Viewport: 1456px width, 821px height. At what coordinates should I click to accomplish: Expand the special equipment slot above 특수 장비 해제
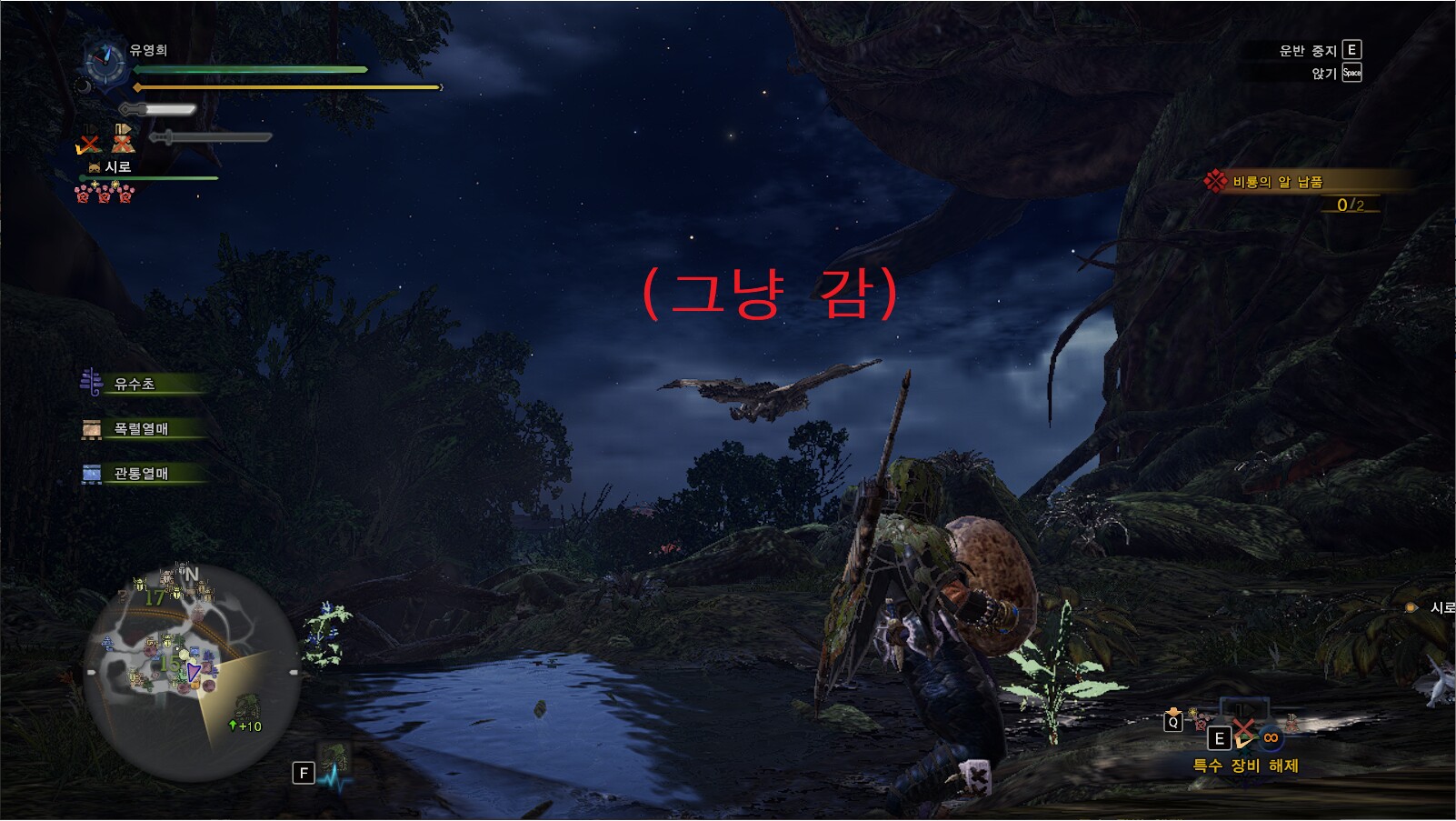pos(1245,706)
